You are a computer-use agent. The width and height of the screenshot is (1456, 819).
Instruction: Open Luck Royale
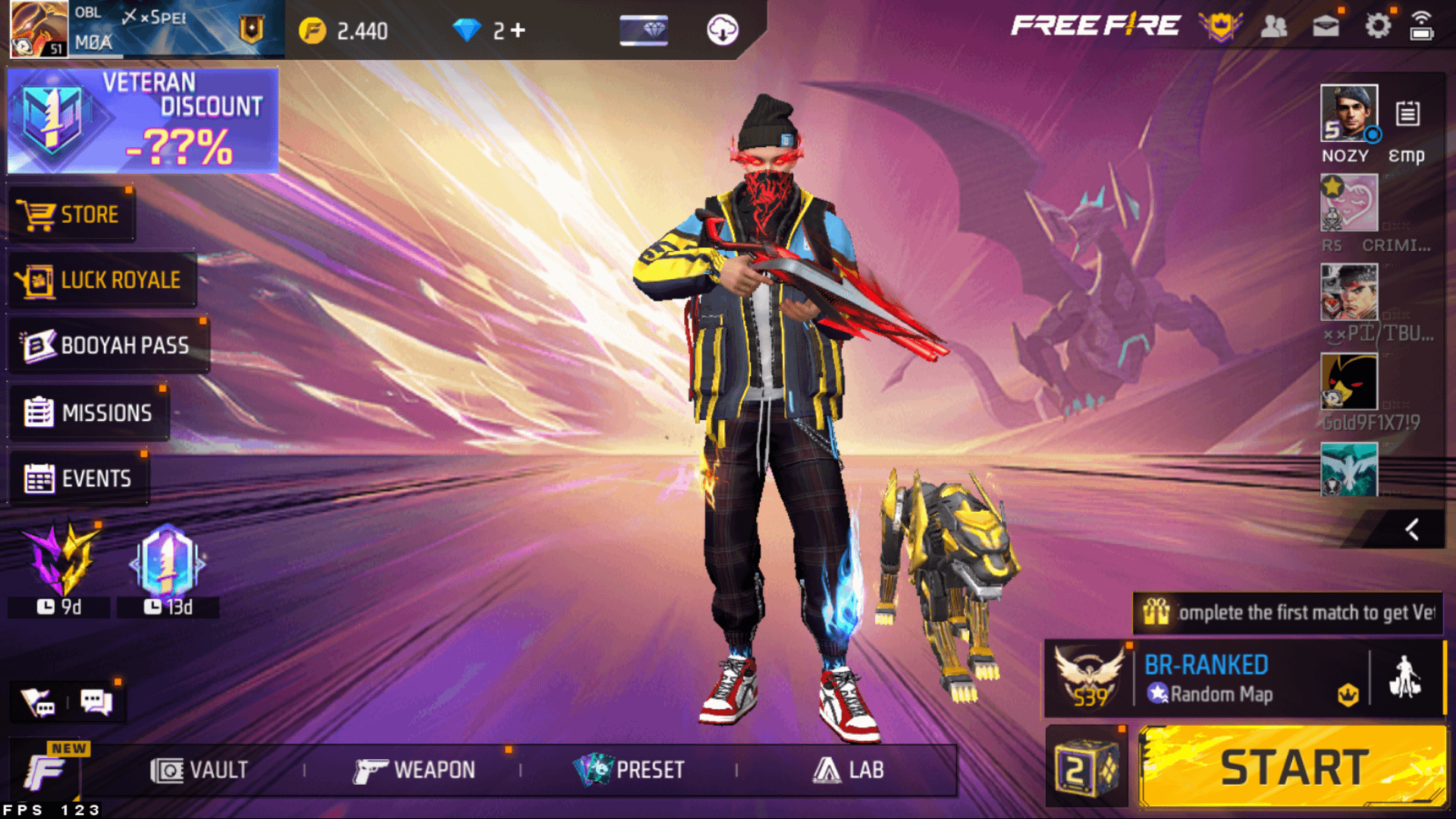coord(102,280)
